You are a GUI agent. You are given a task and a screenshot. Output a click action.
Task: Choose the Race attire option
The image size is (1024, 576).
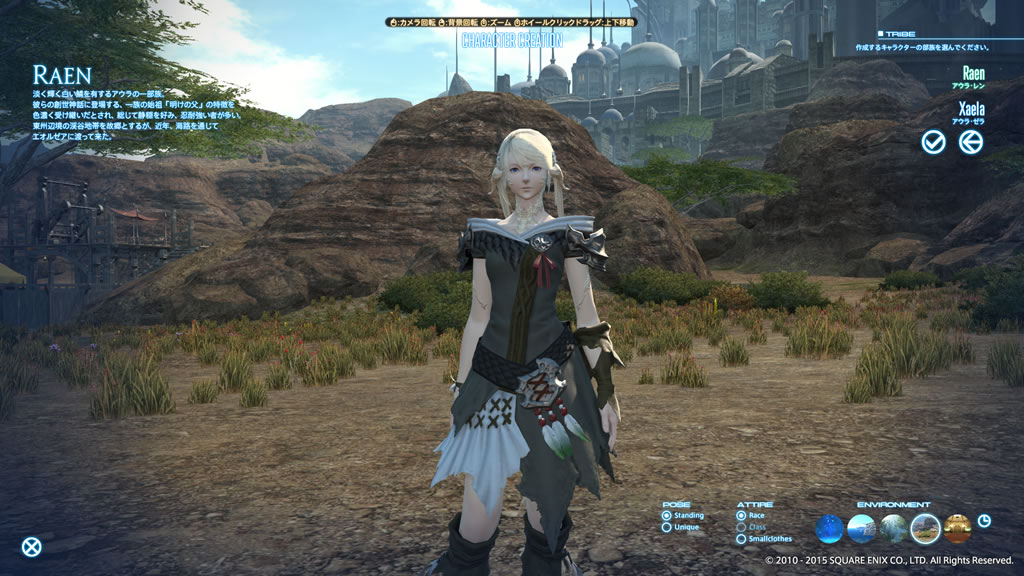point(741,515)
